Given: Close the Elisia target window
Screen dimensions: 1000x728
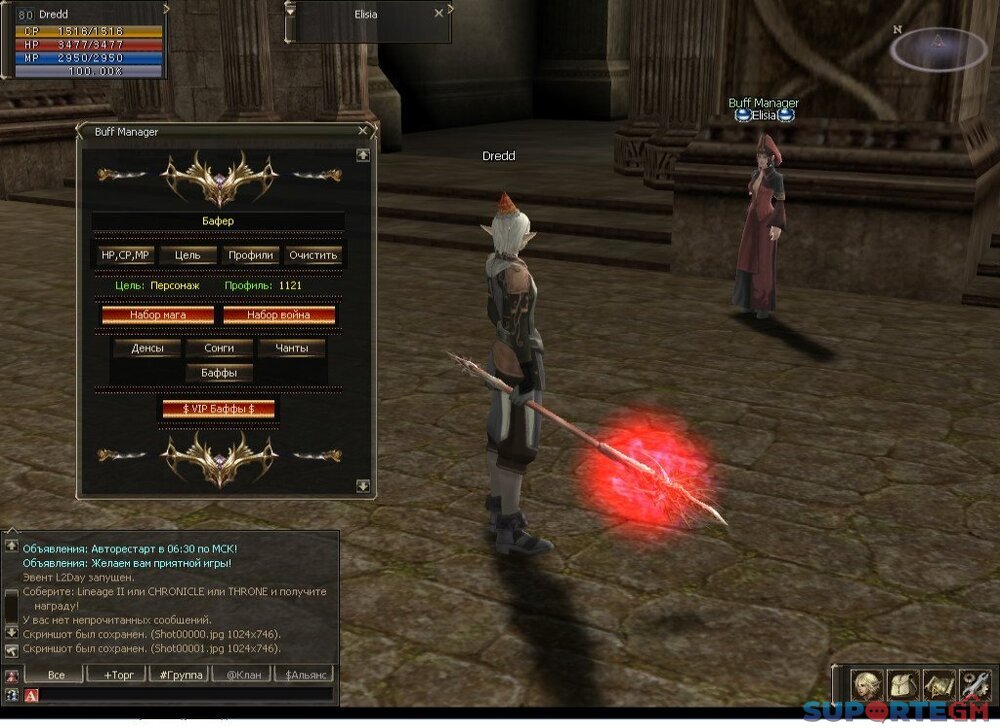Looking at the screenshot, I should [x=438, y=14].
